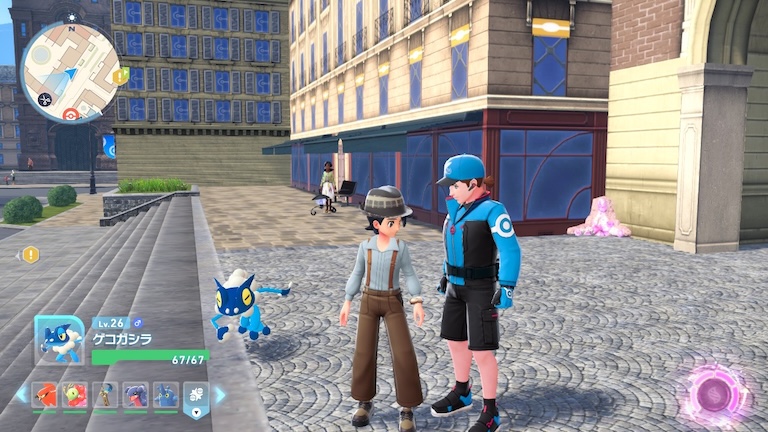Image resolution: width=768 pixels, height=432 pixels.
Task: Select the scissors salon marker on minimap
Action: [x=44, y=98]
